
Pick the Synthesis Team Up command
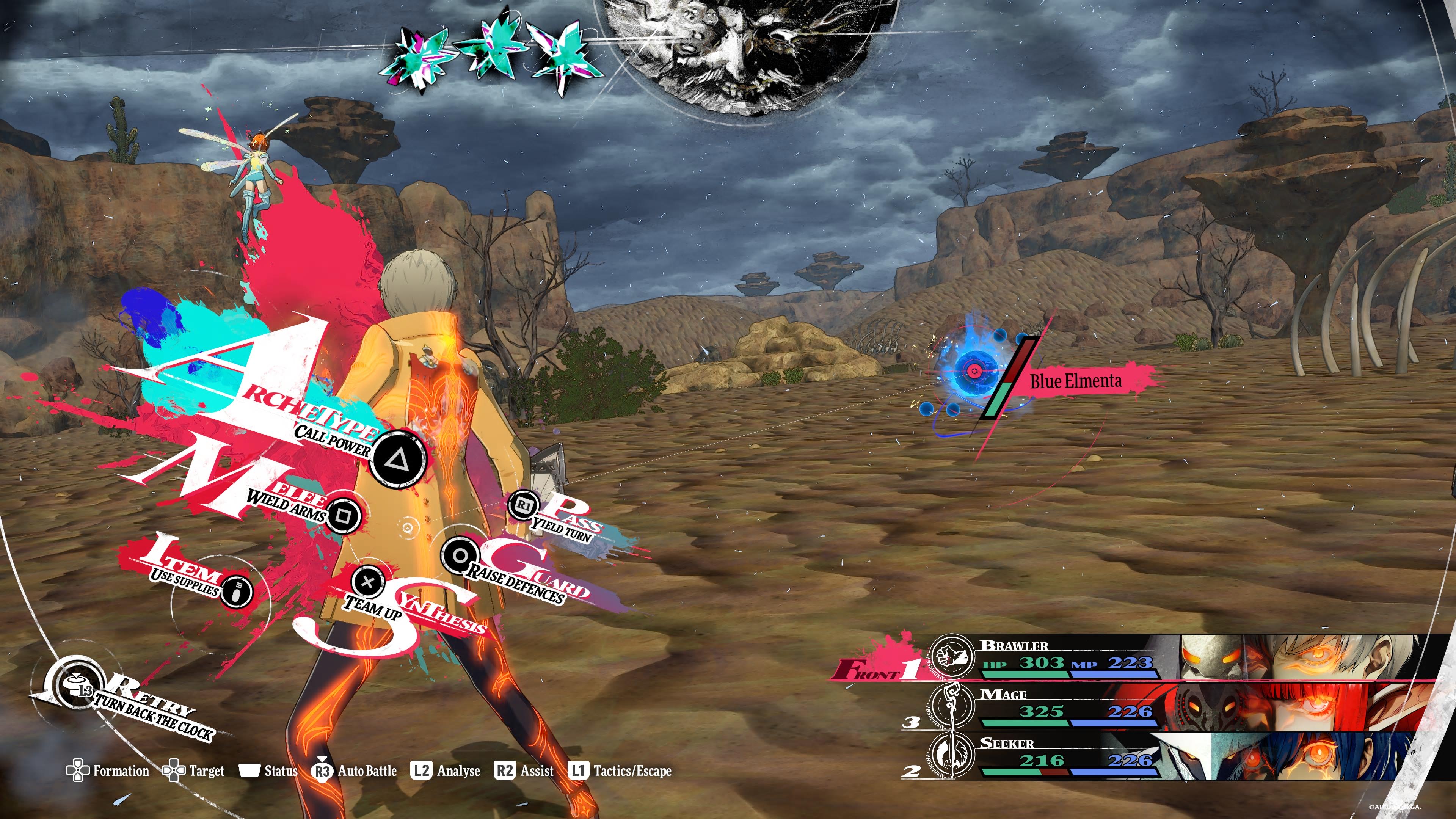pyautogui.click(x=368, y=582)
